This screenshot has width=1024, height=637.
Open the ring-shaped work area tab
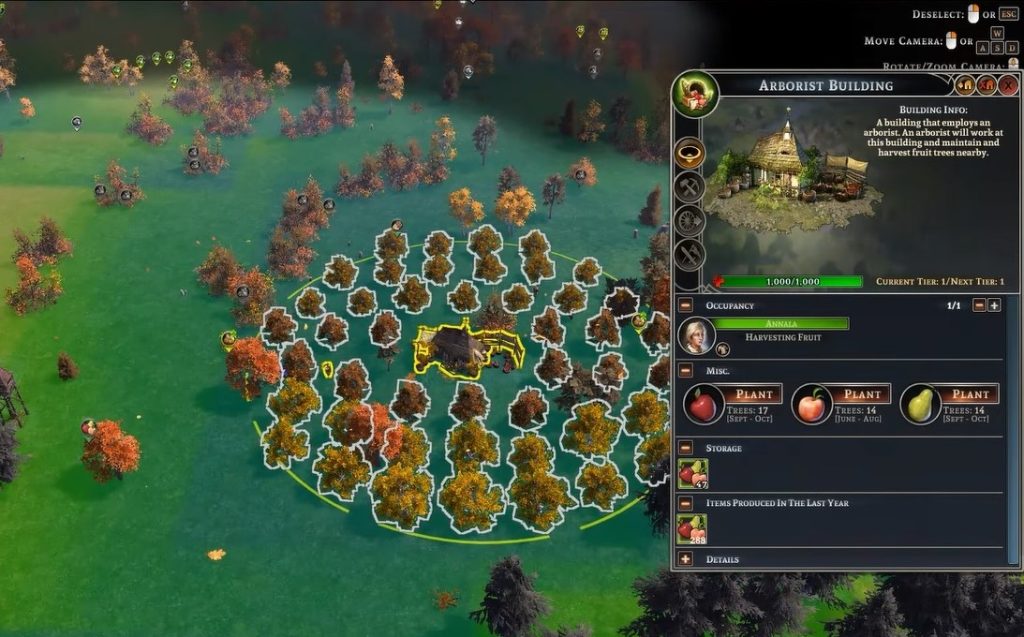click(690, 153)
